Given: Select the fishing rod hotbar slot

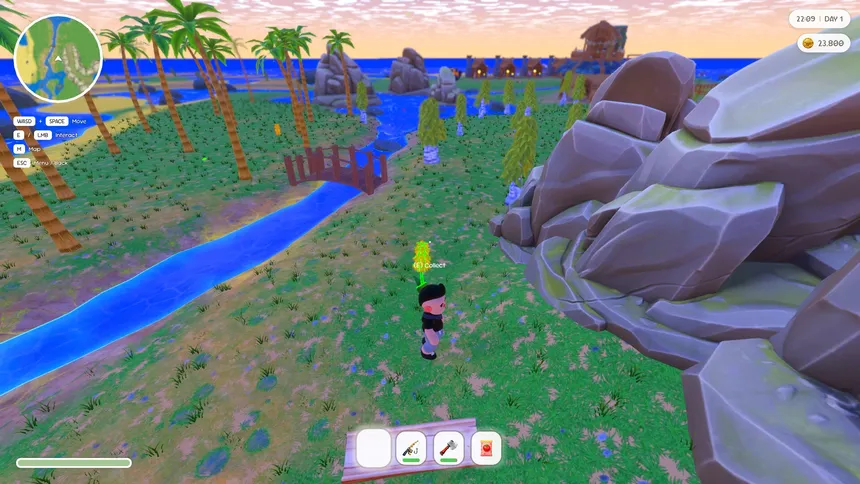Looking at the screenshot, I should [x=411, y=448].
